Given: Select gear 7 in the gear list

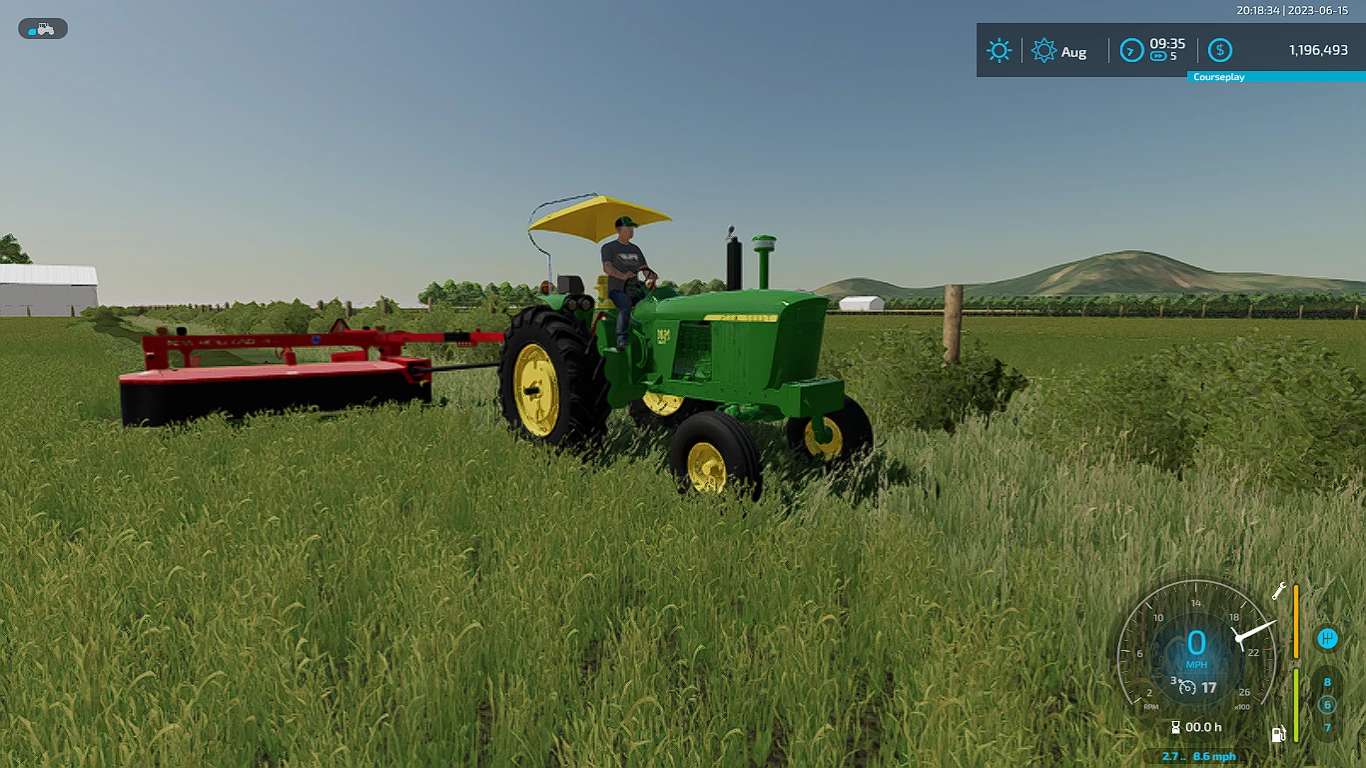Looking at the screenshot, I should [x=1327, y=727].
